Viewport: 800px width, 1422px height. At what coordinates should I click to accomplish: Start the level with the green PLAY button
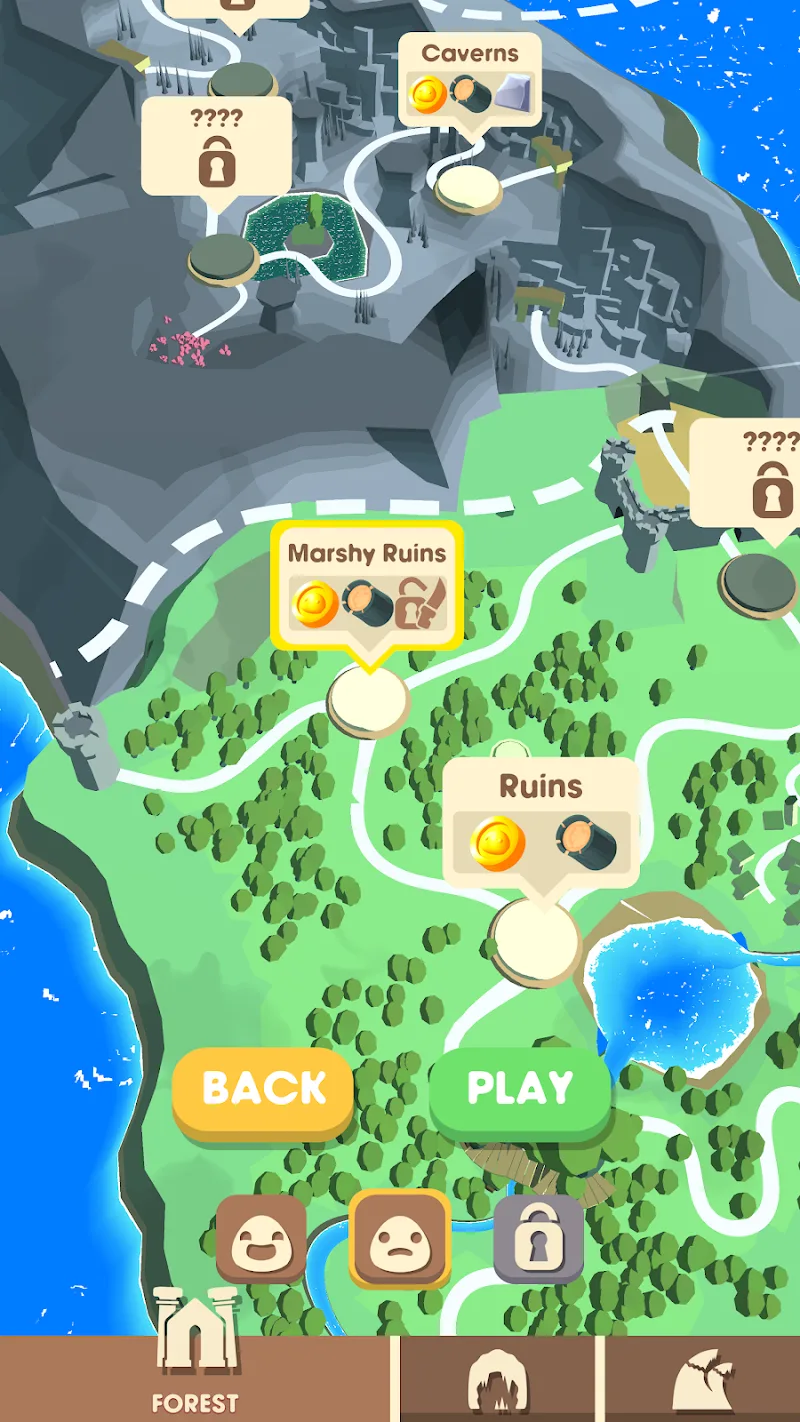click(x=520, y=1089)
